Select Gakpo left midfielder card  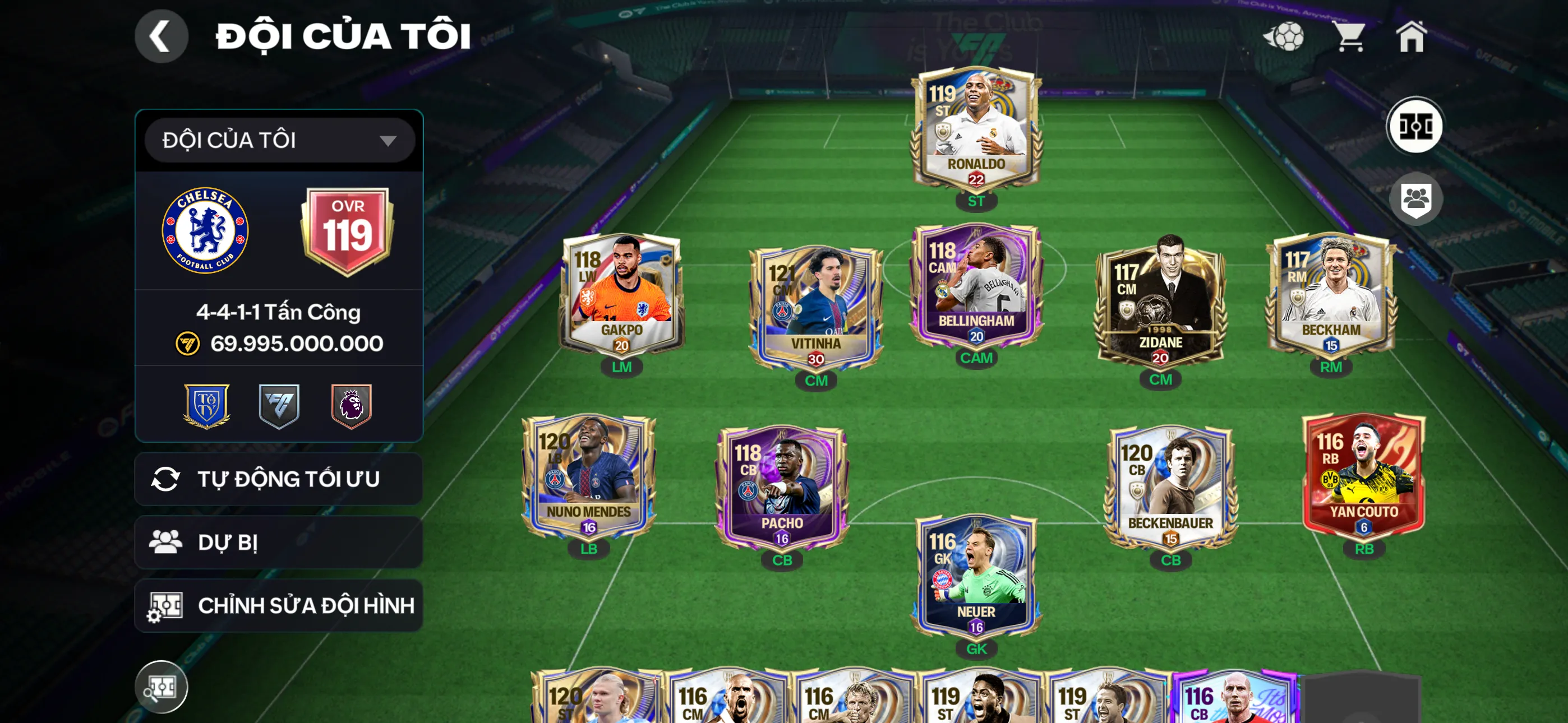tap(621, 296)
